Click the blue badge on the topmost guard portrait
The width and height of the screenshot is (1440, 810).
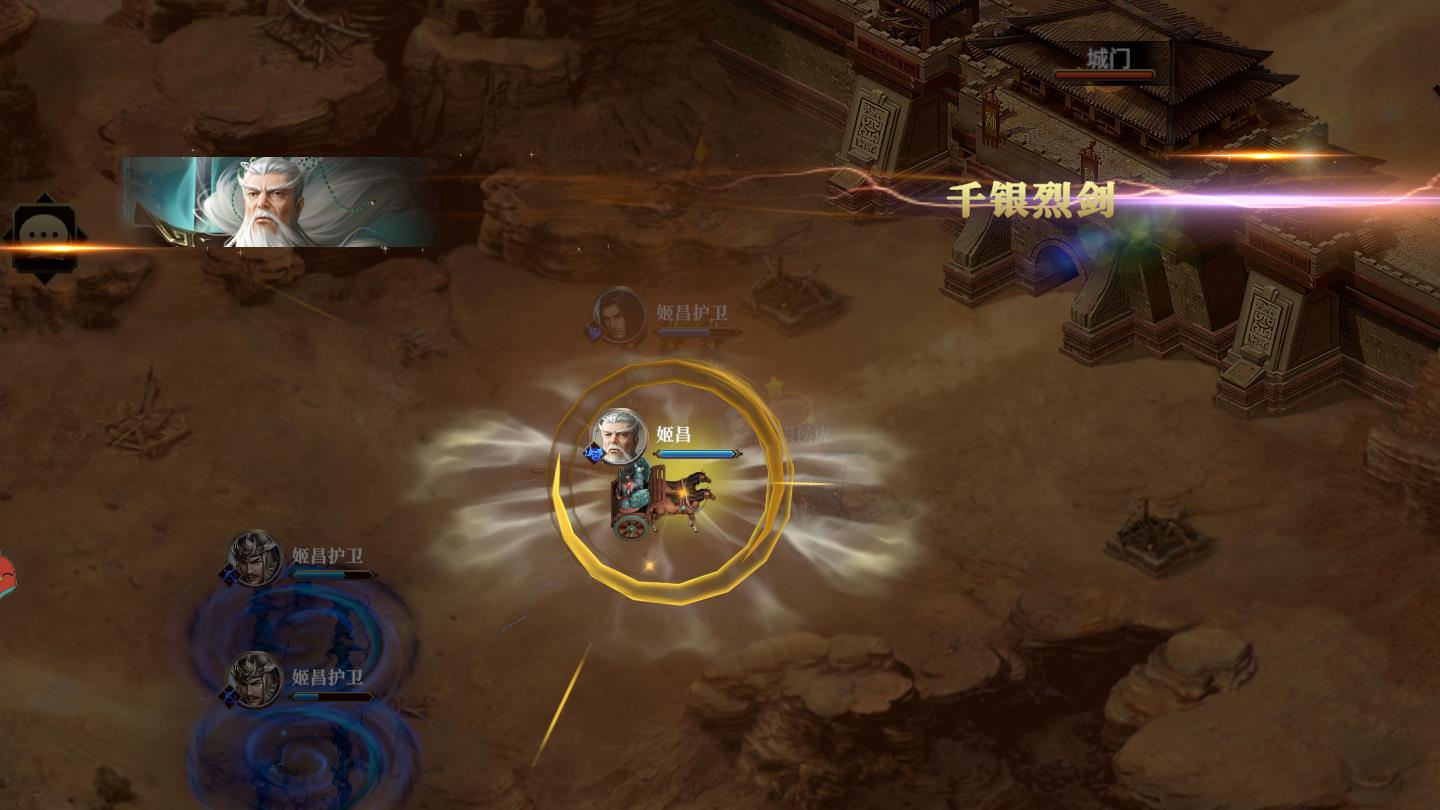594,332
